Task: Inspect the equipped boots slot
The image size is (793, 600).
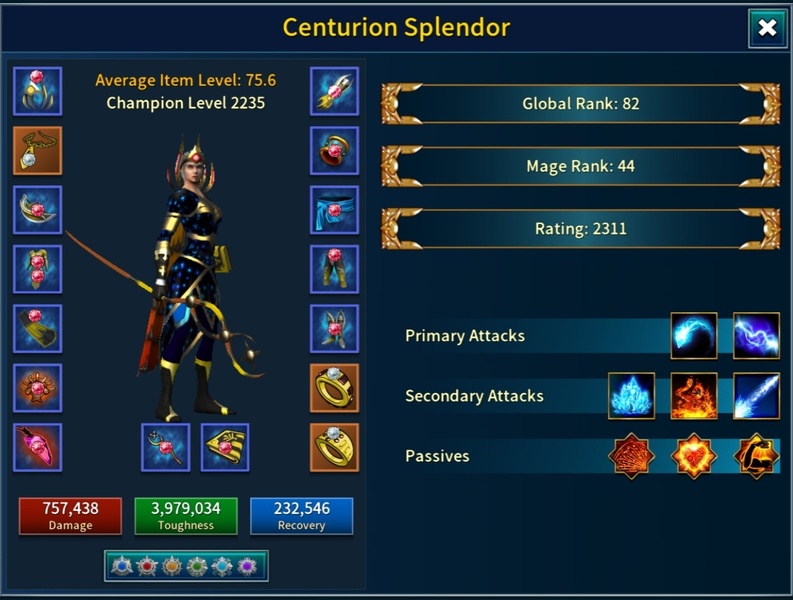Action: tap(334, 328)
